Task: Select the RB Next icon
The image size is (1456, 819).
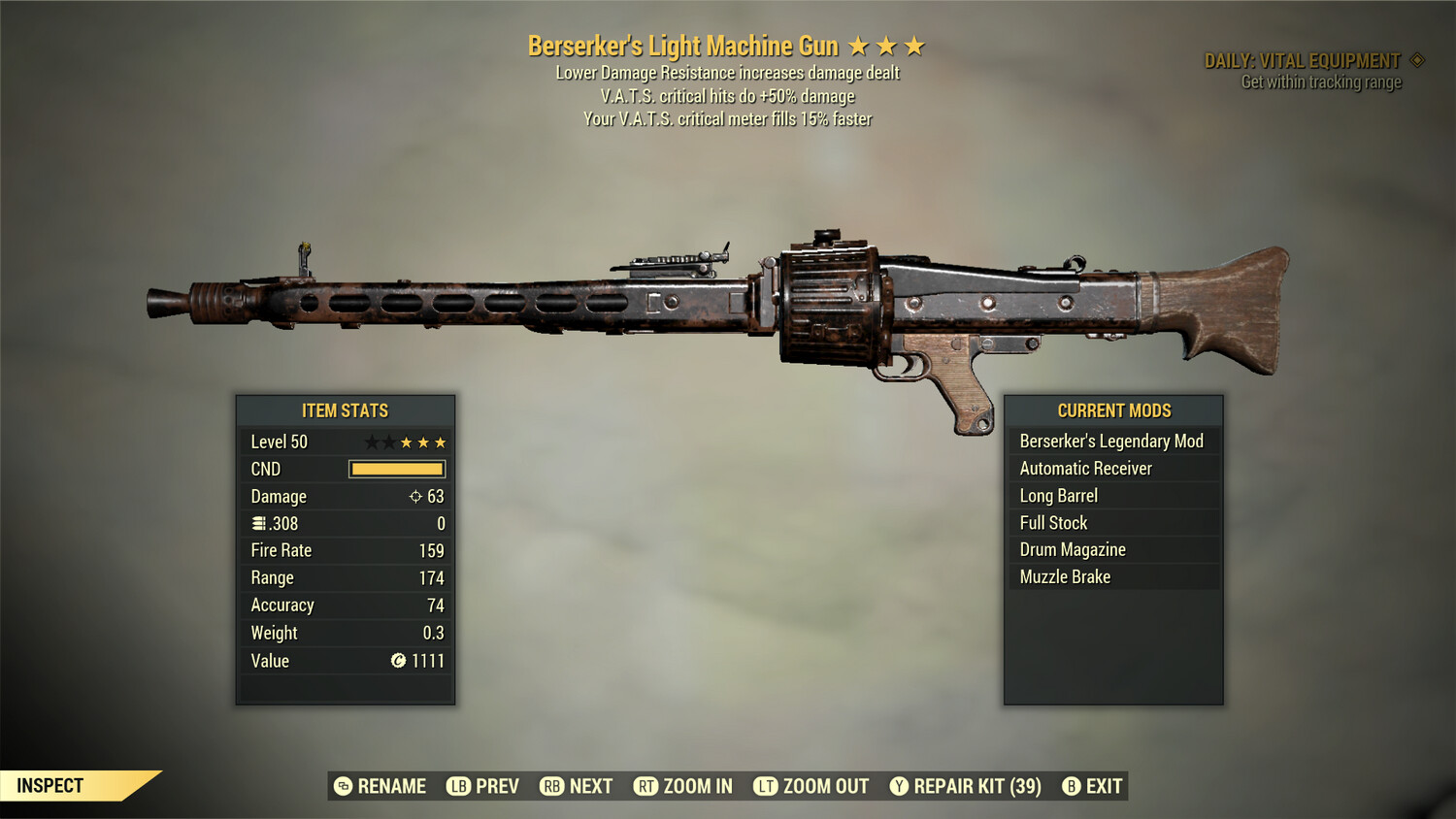Action: point(553,786)
